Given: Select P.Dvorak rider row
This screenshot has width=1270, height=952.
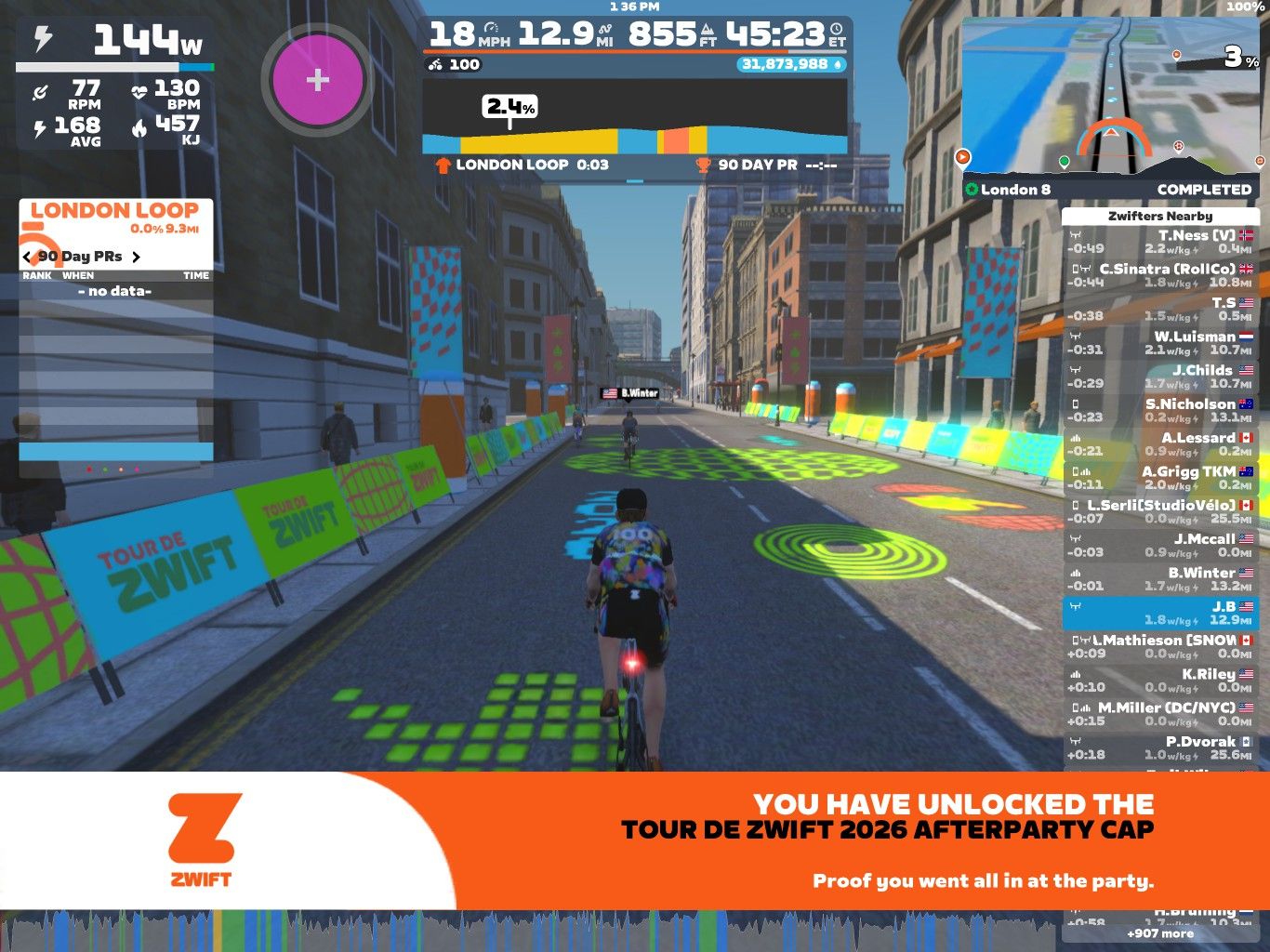Looking at the screenshot, I should (x=1159, y=747).
